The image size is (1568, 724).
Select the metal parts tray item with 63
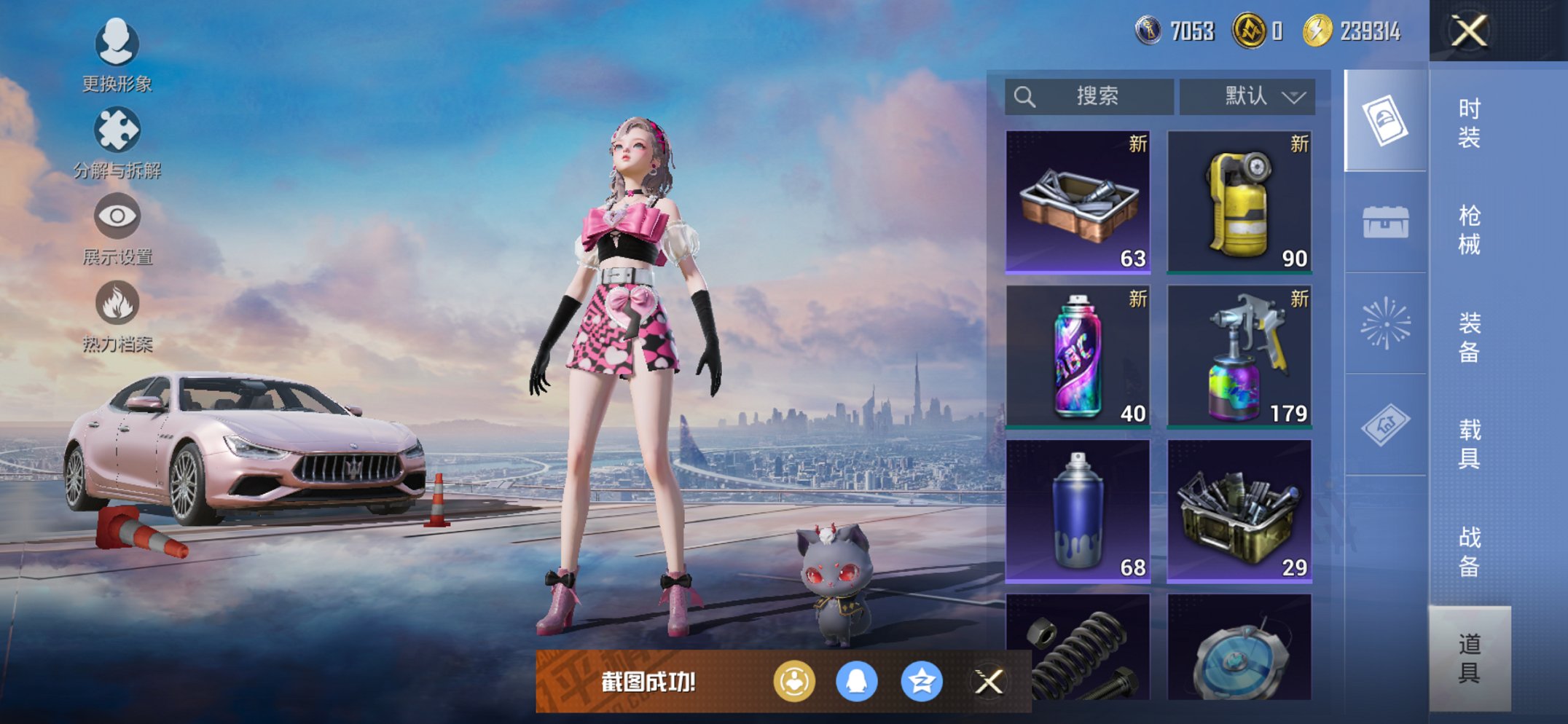pyautogui.click(x=1078, y=202)
